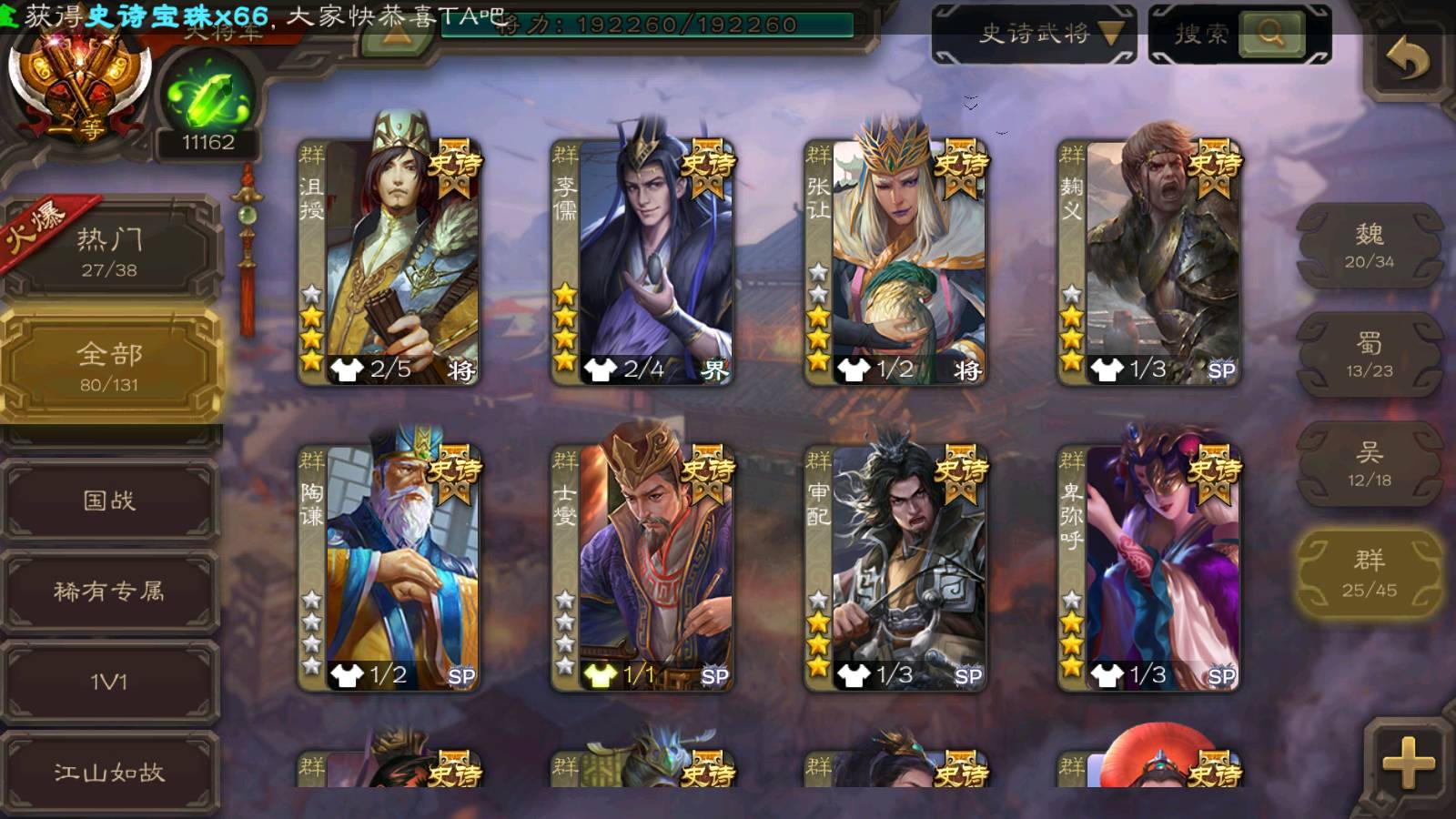
Task: Open the 史诗武将 filter dropdown
Action: [x=1035, y=35]
